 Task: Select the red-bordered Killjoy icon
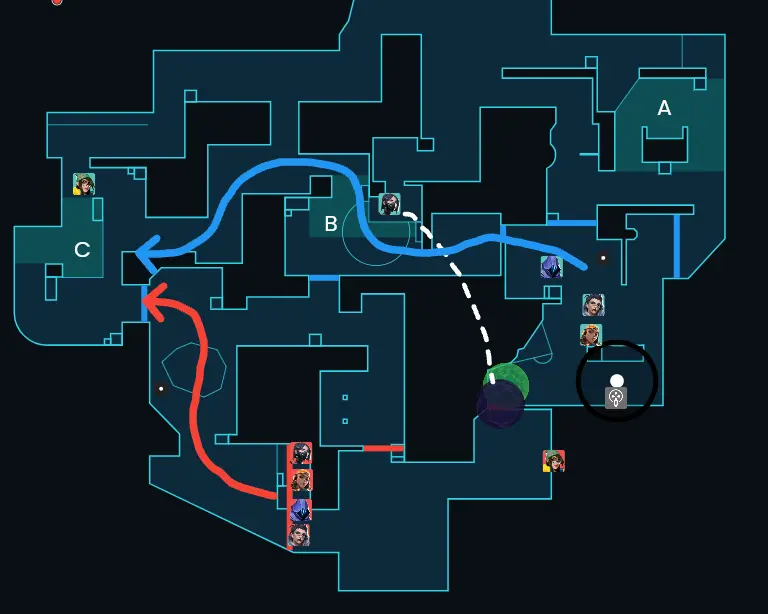(554, 461)
